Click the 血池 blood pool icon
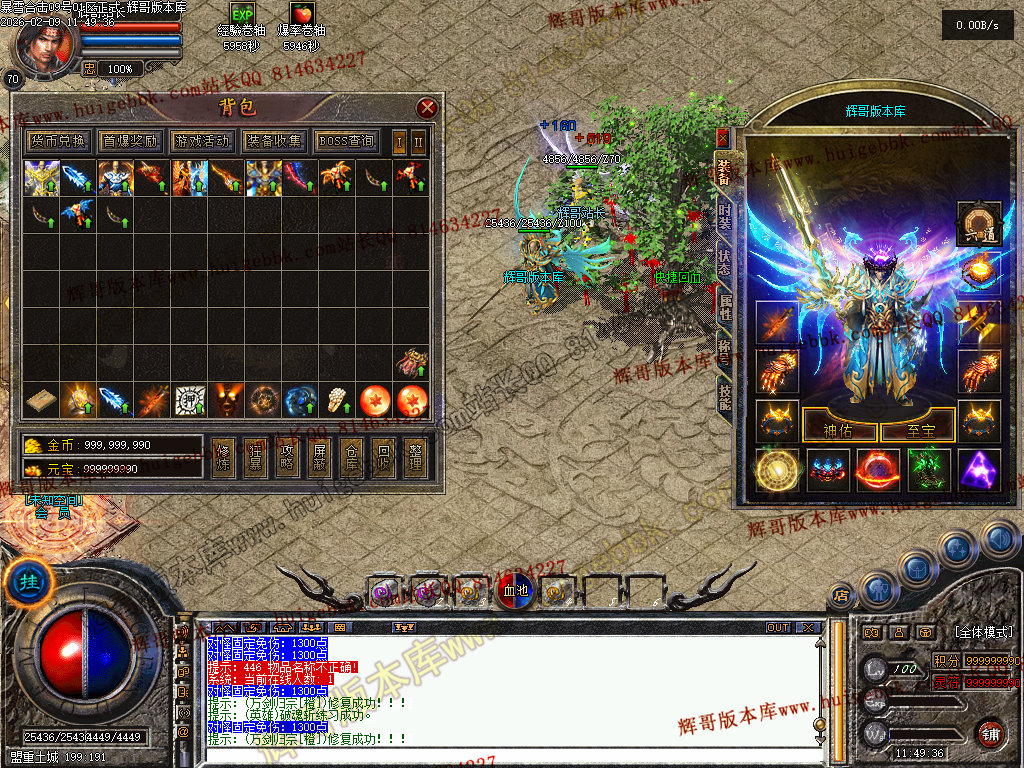 (516, 592)
